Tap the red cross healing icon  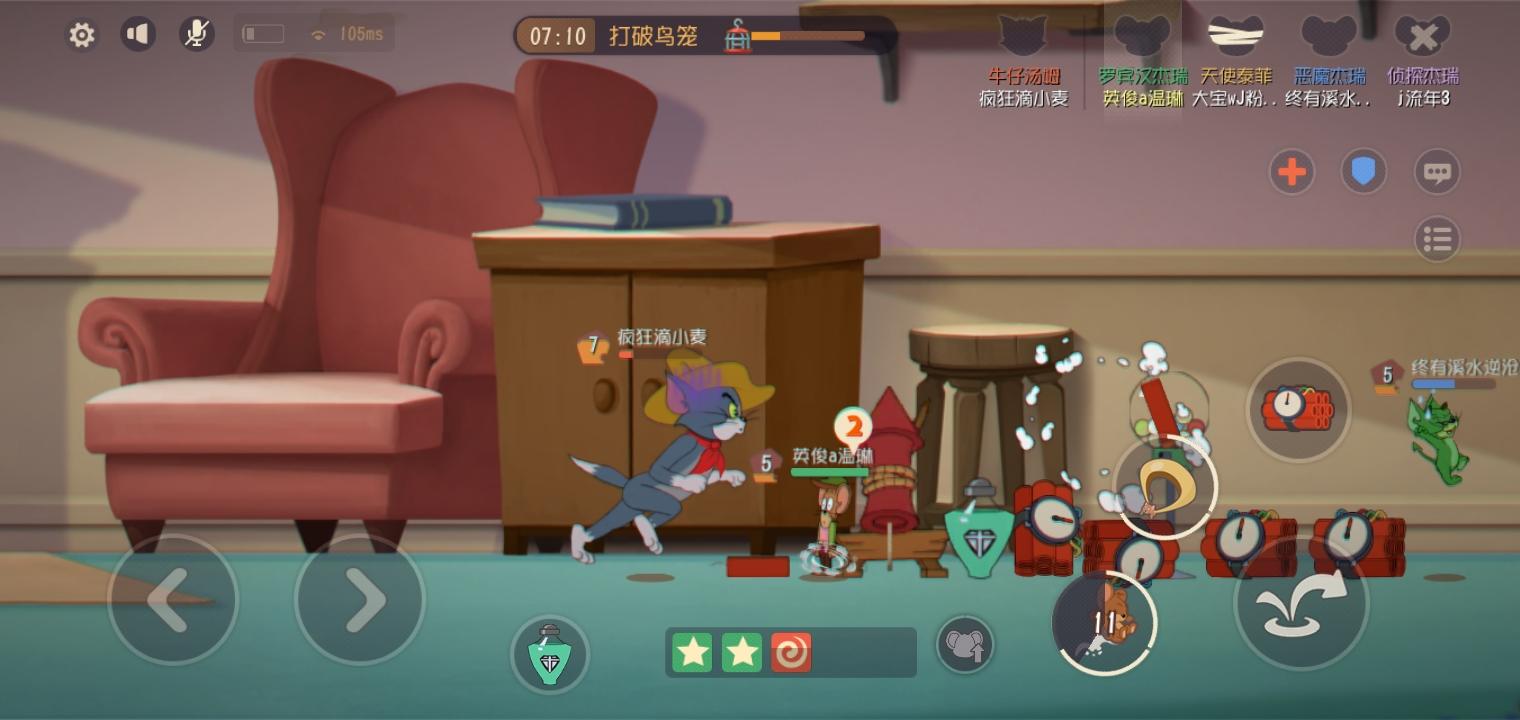tap(1292, 171)
